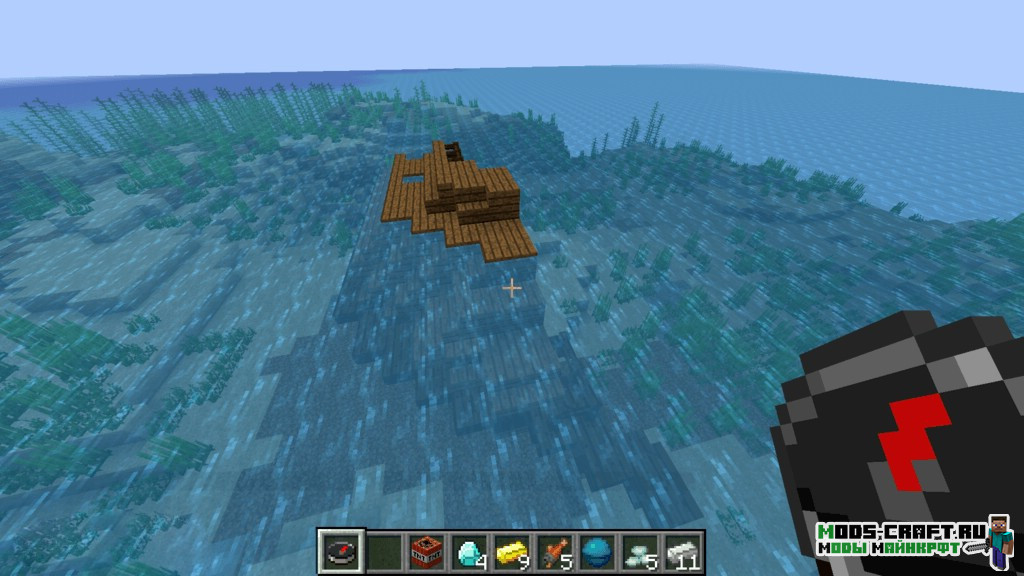This screenshot has width=1024, height=576.
Task: Select the iron ingot slot
Action: click(681, 551)
